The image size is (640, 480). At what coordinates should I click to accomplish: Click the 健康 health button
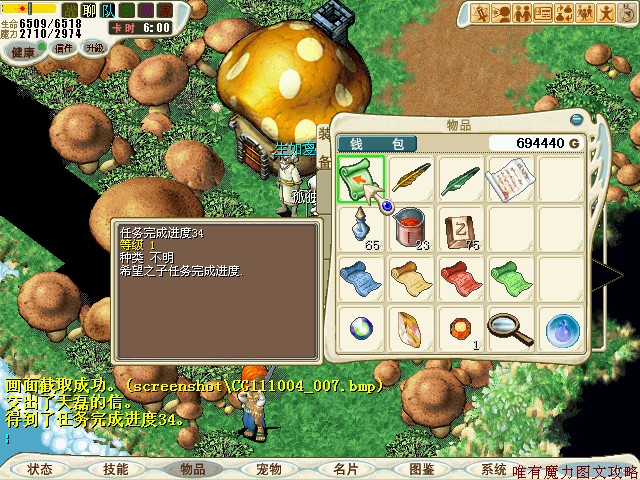coord(23,50)
